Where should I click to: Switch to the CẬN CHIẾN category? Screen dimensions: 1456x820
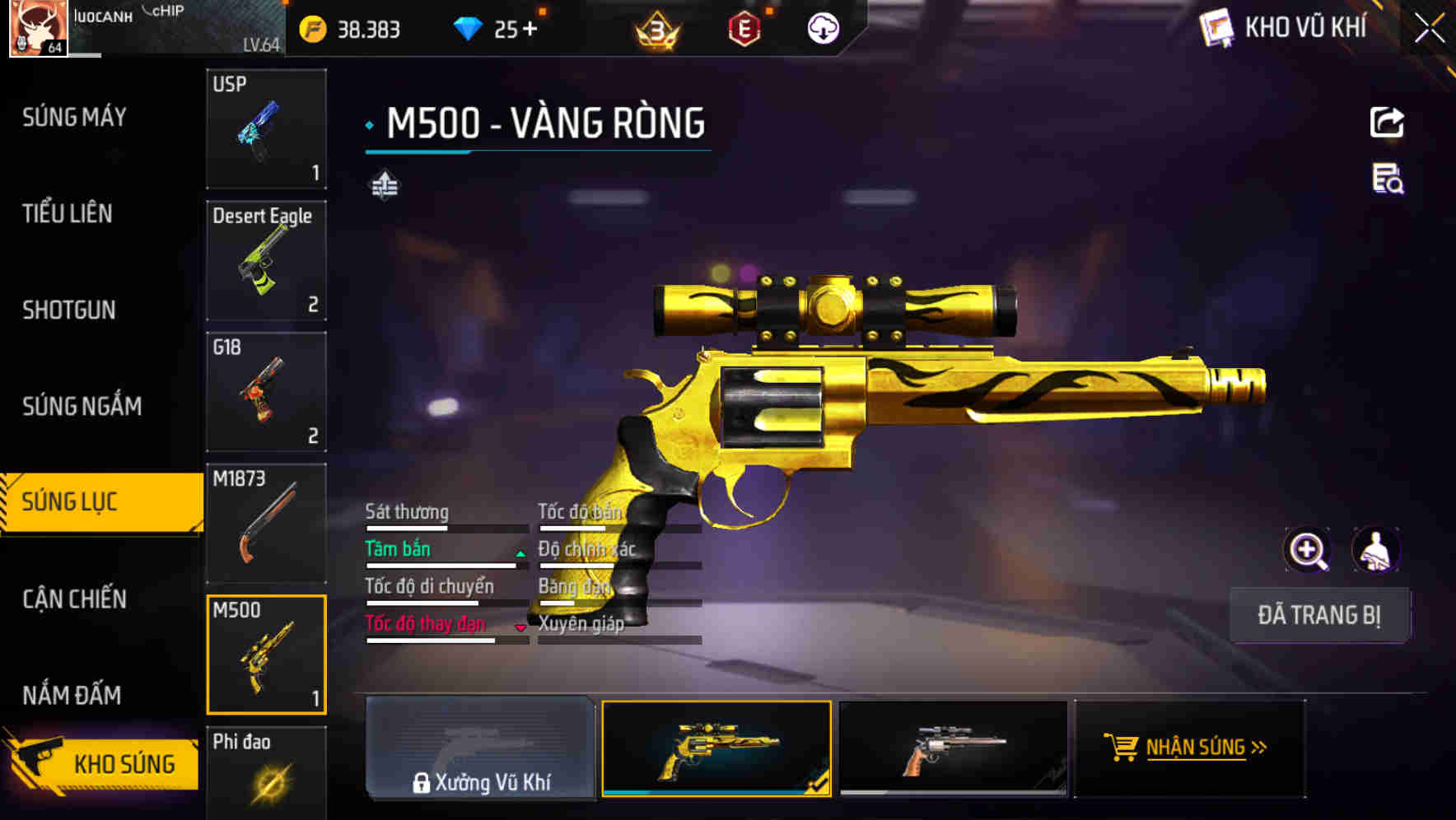click(x=73, y=600)
